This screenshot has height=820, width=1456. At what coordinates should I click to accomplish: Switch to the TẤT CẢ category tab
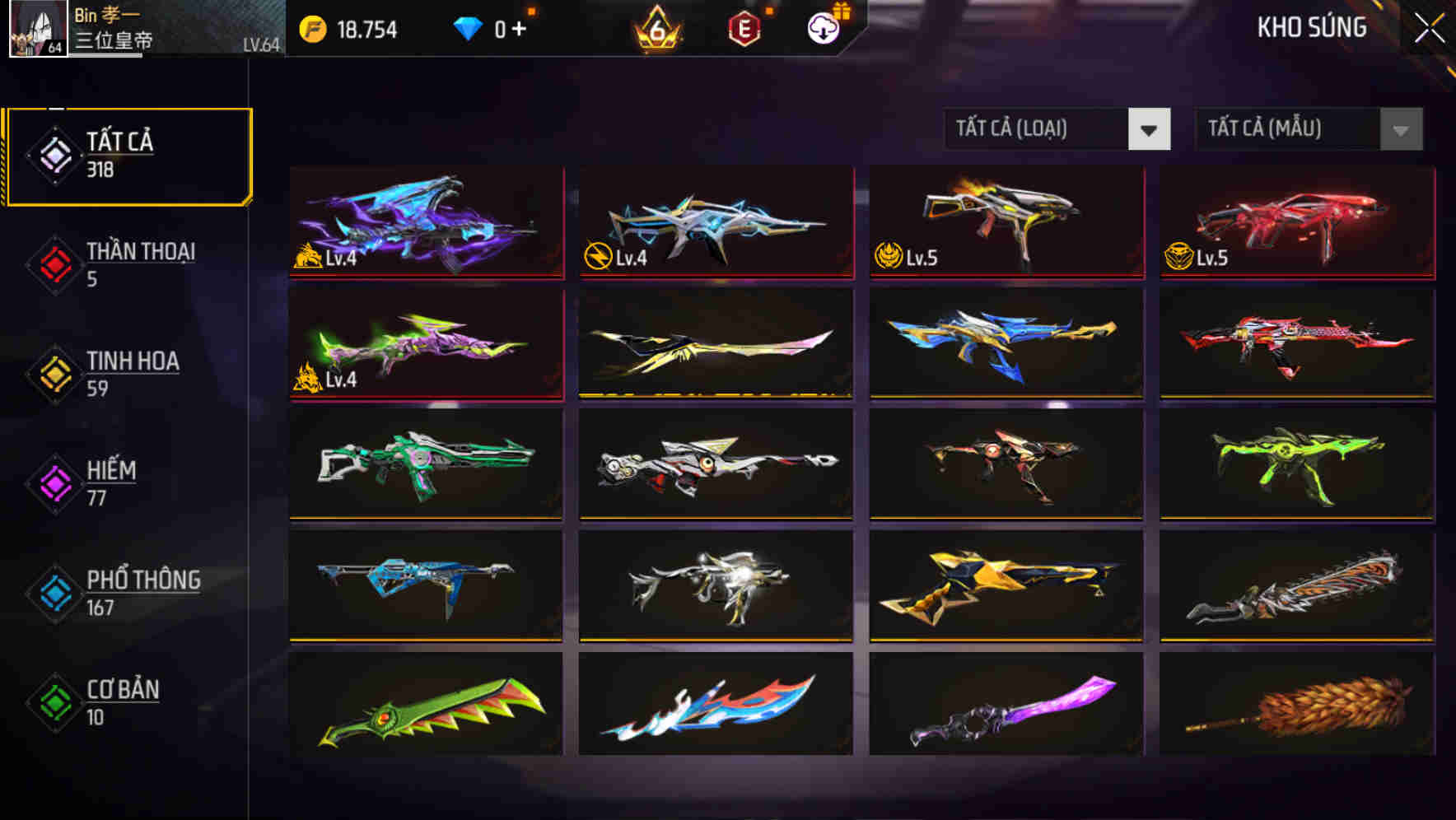[124, 152]
